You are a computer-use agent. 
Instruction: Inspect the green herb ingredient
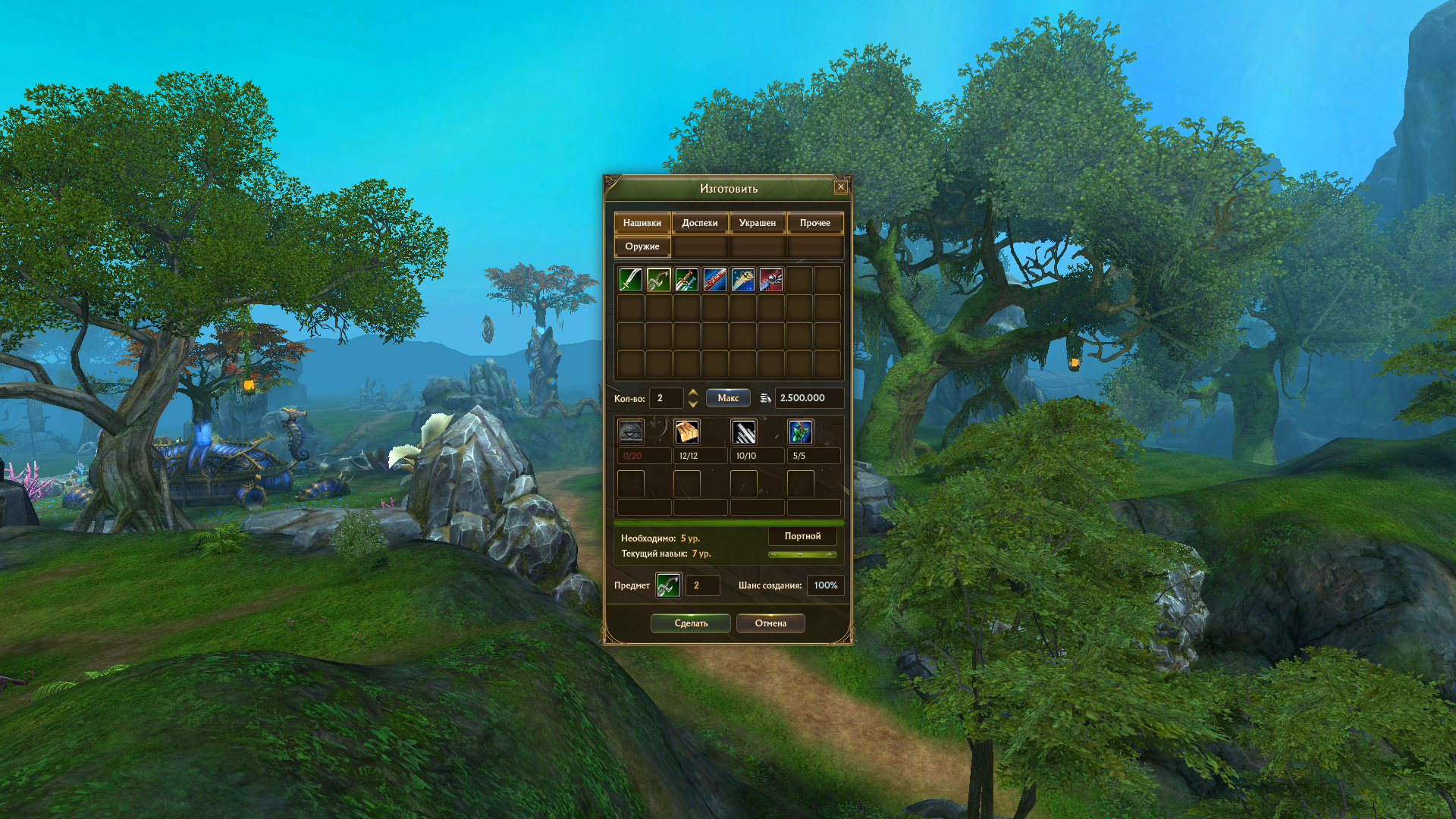(x=800, y=432)
